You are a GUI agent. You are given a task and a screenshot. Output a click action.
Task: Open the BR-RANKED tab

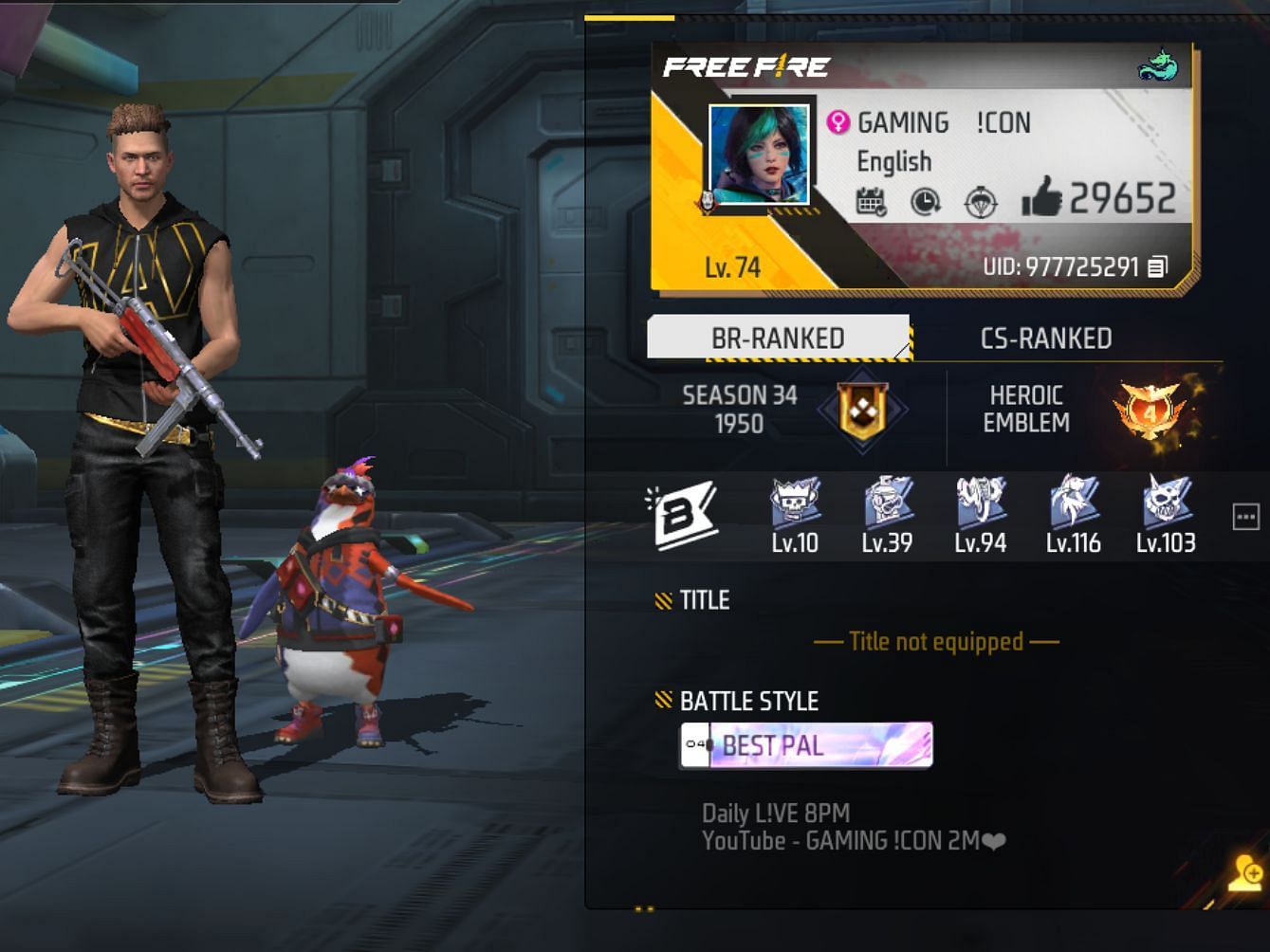[780, 338]
